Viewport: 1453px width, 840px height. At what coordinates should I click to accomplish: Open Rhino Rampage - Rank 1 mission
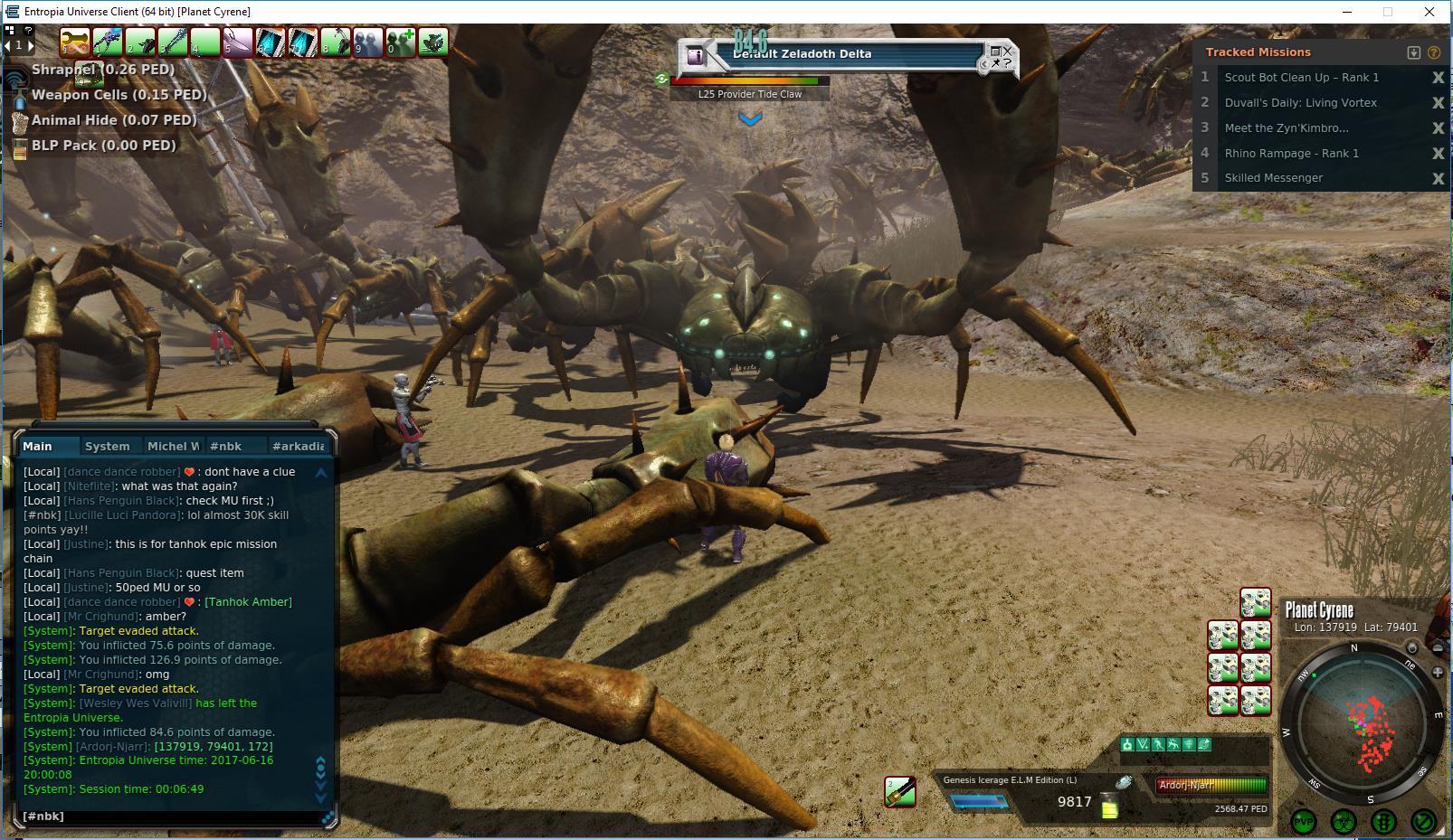tap(1291, 154)
